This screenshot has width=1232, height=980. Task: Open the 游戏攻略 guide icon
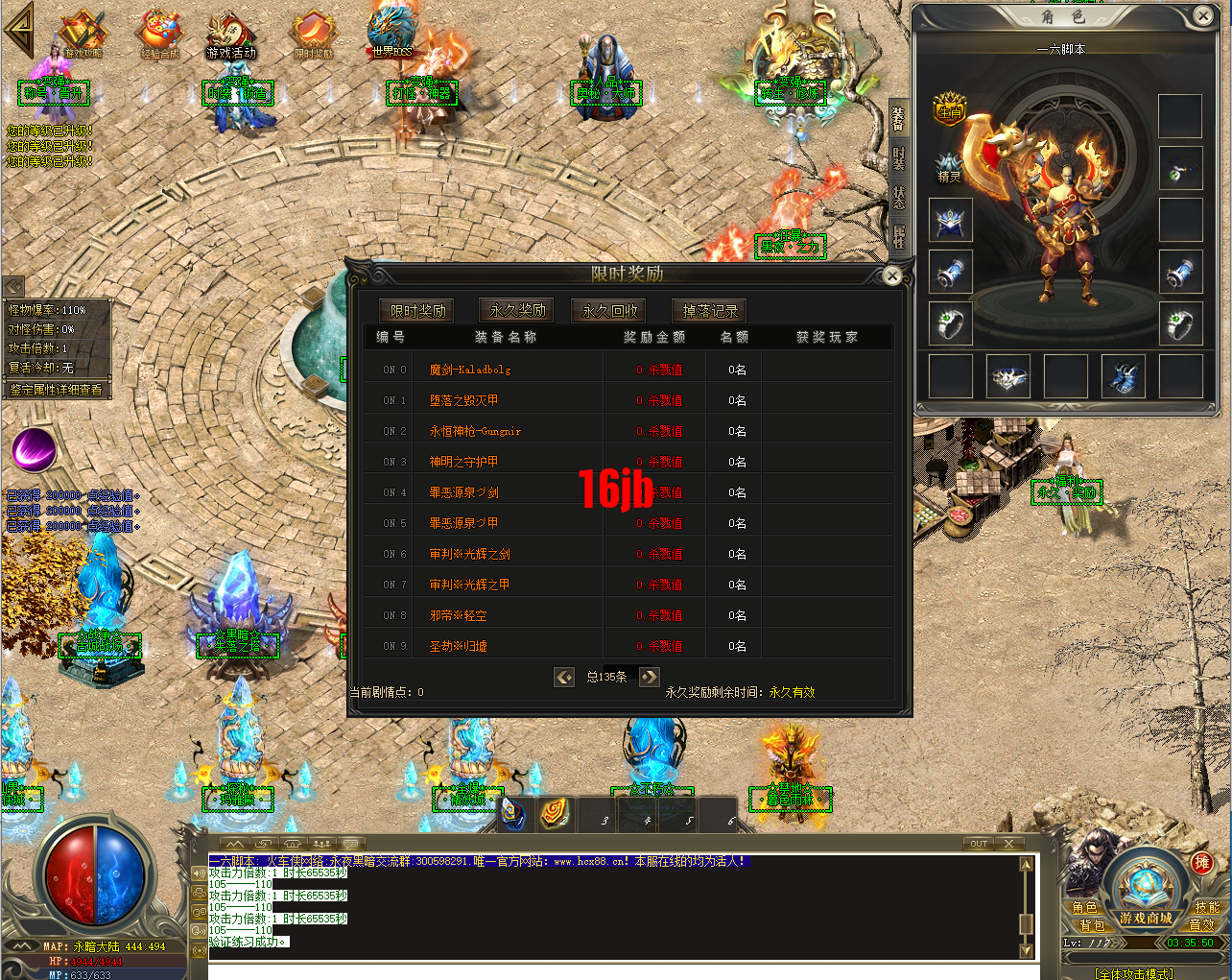click(83, 35)
